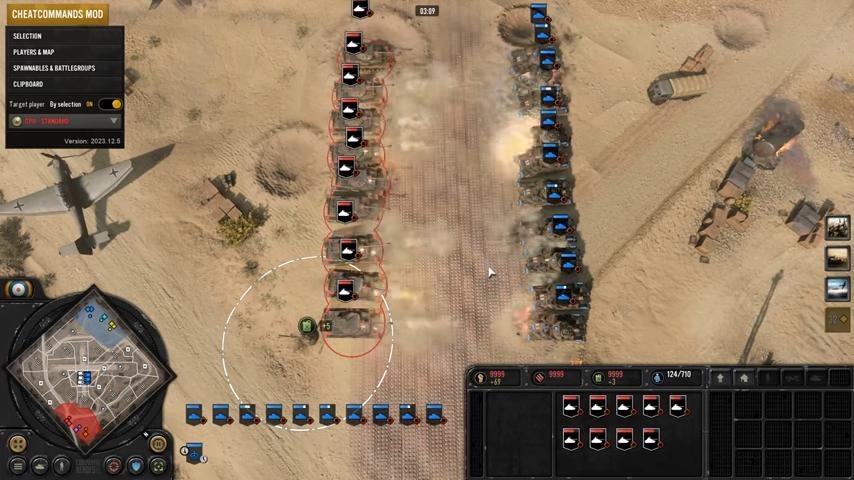Viewport: 854px width, 480px height.
Task: Open the Selection cheat menu
Action: [x=28, y=36]
